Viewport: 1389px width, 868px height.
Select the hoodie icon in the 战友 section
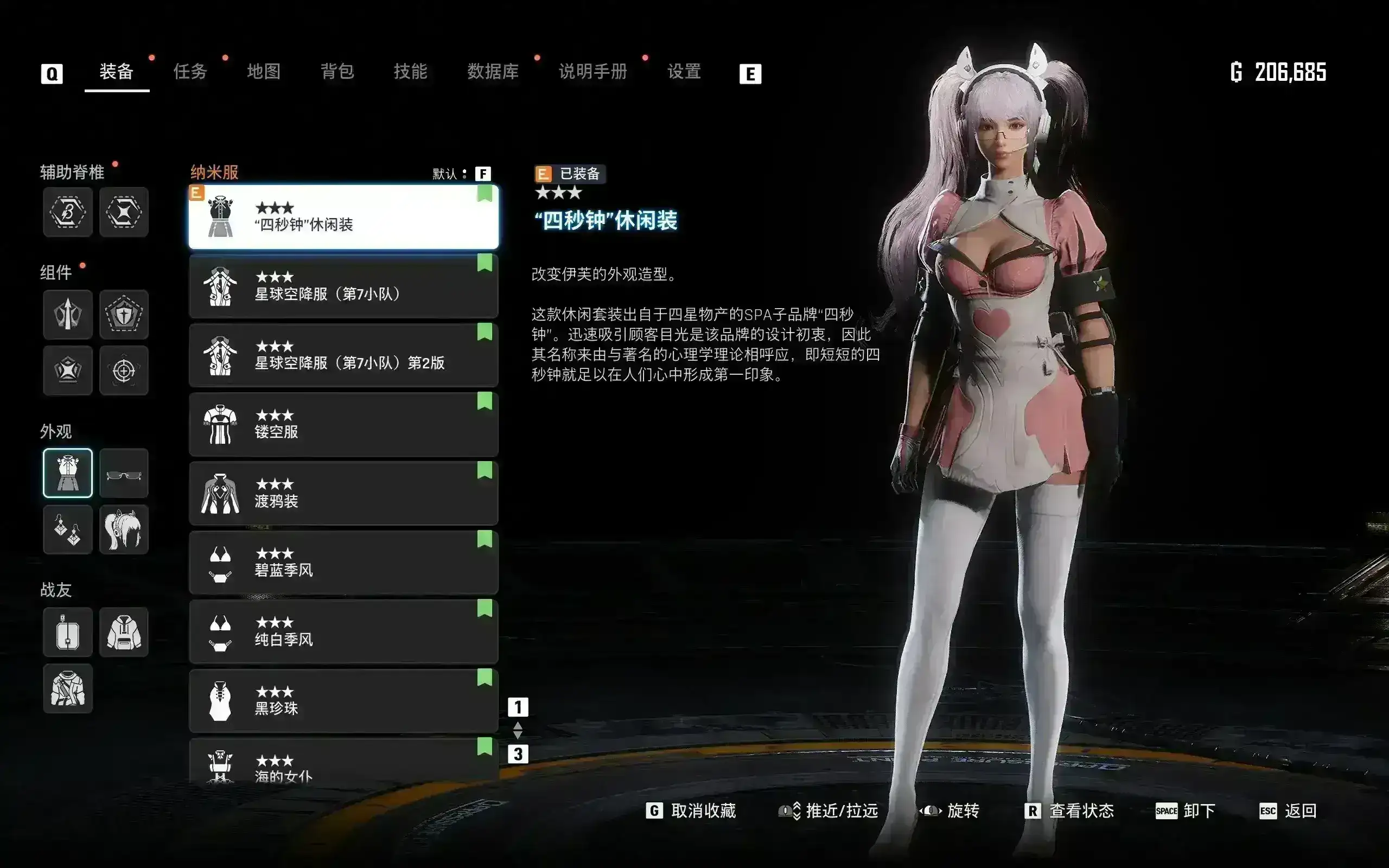click(124, 631)
